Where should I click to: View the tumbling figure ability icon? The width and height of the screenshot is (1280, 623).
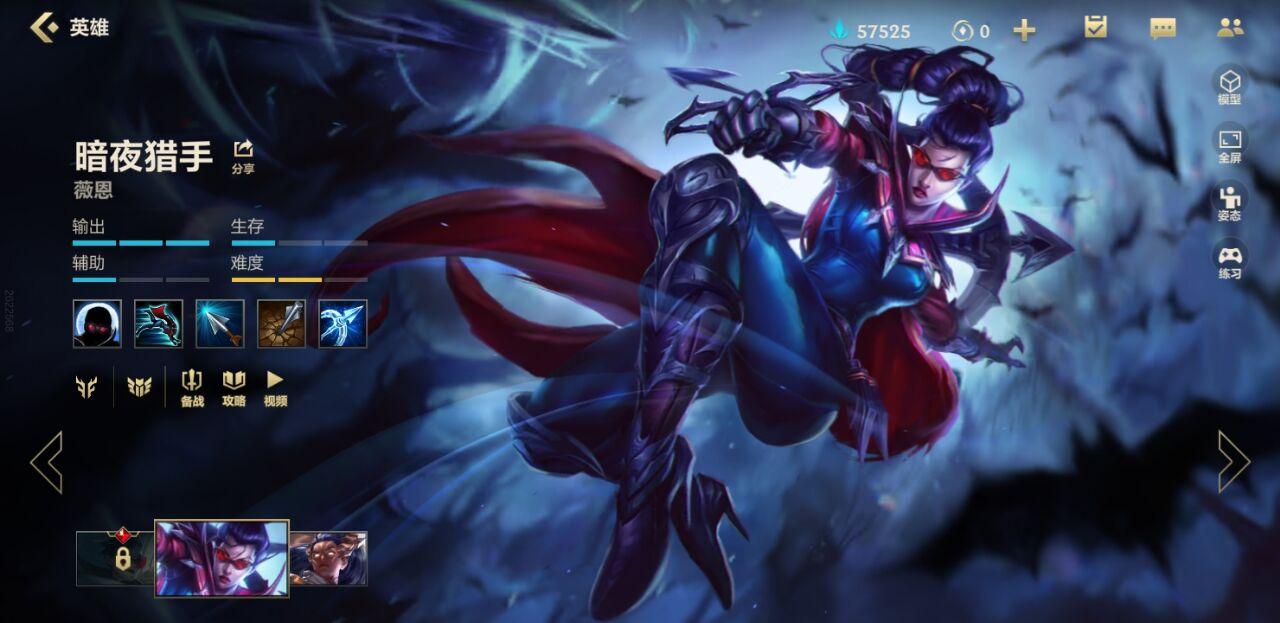(x=159, y=324)
